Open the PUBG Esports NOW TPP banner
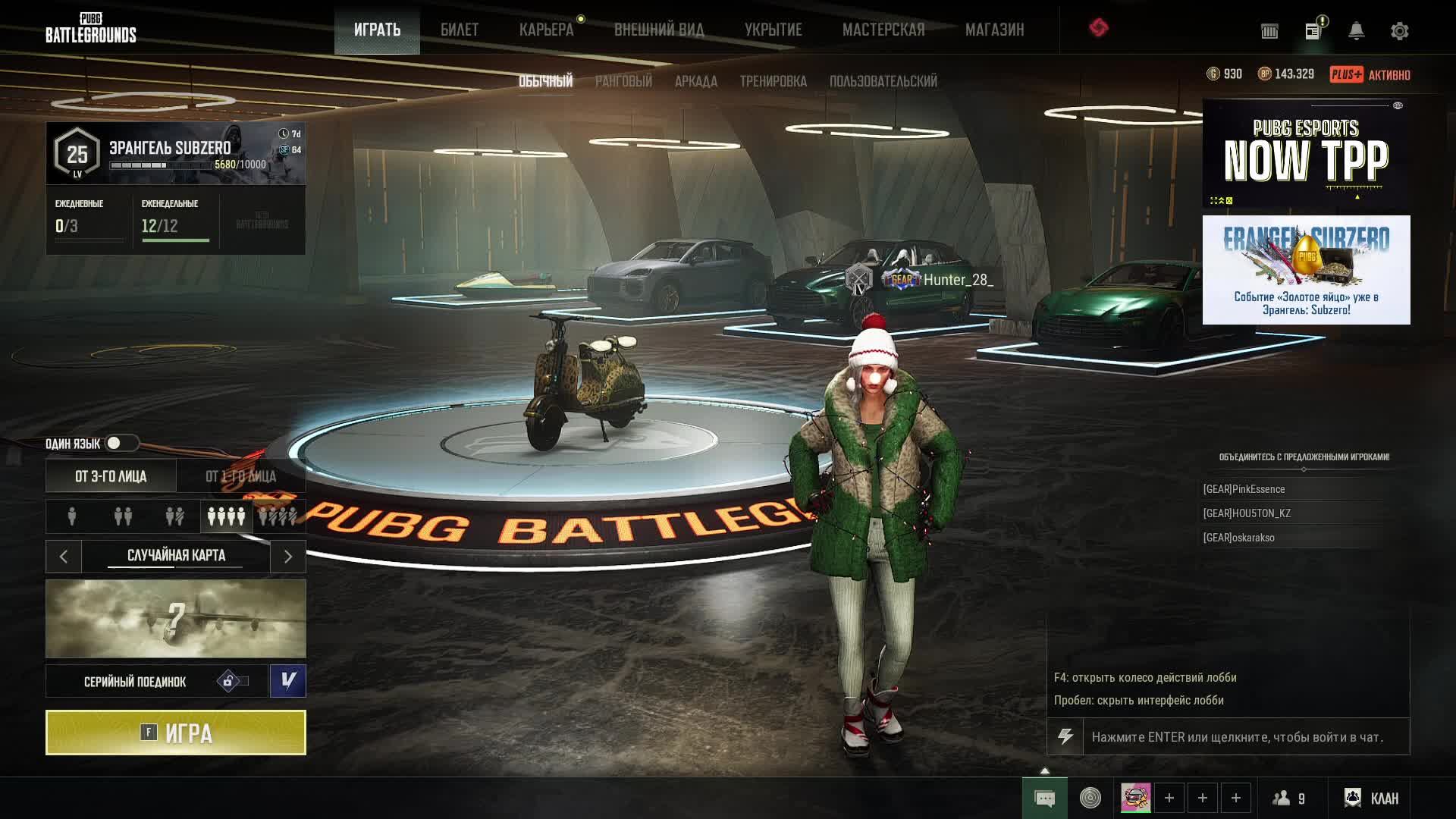 (x=1306, y=155)
